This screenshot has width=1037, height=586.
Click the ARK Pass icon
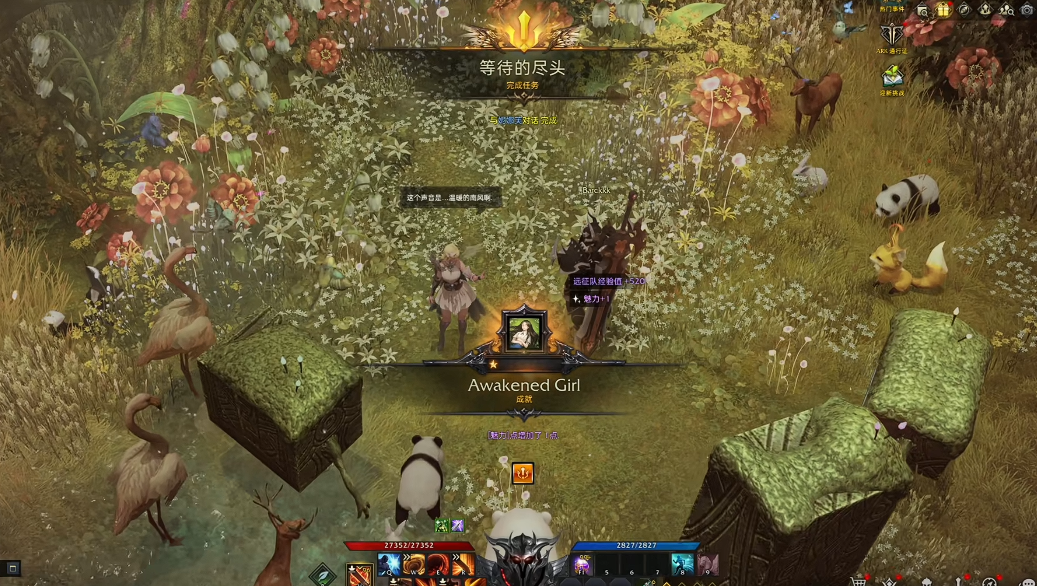(x=890, y=34)
